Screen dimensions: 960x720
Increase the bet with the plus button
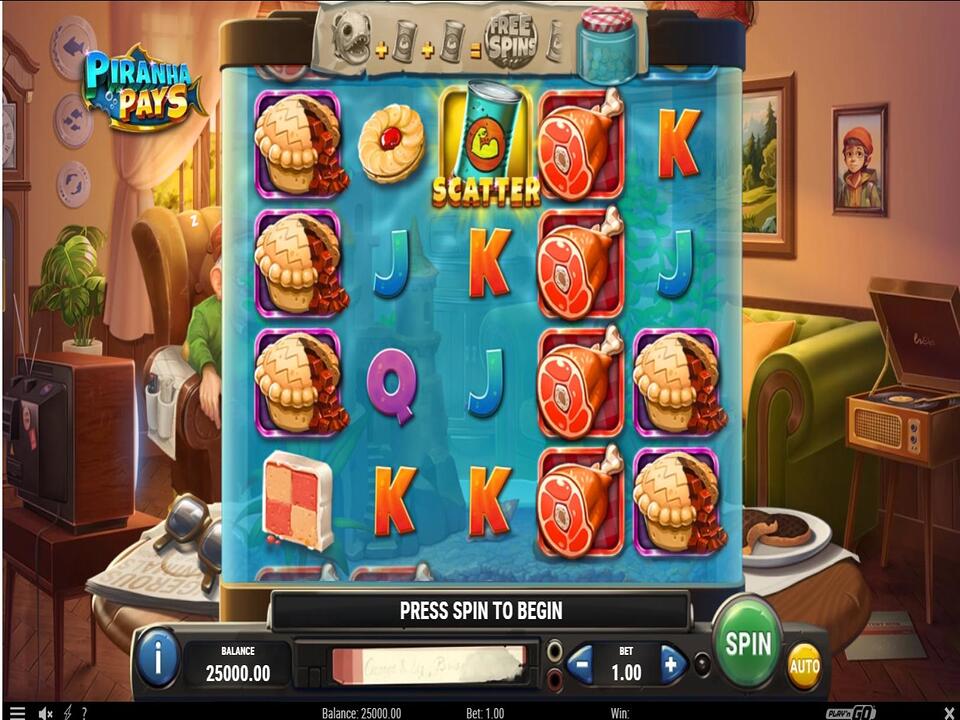(x=673, y=663)
